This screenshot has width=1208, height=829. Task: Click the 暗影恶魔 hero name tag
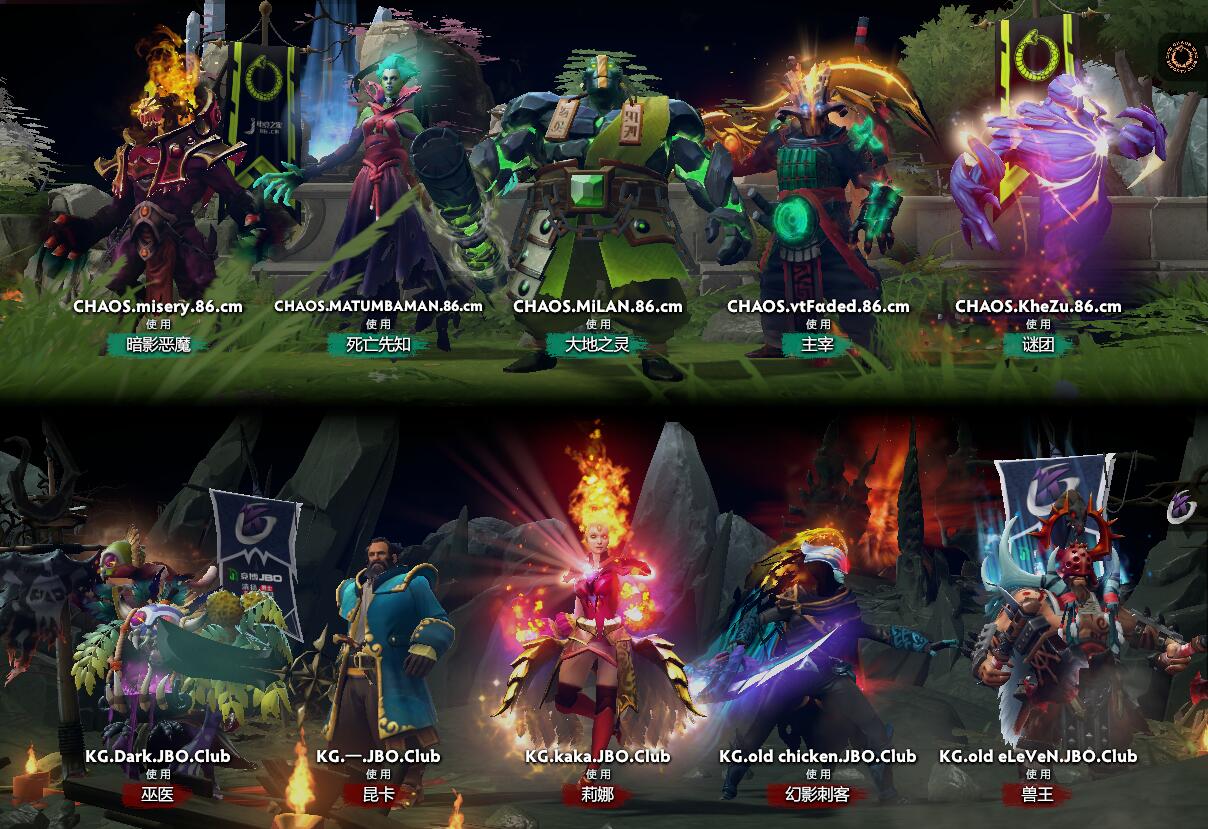158,345
